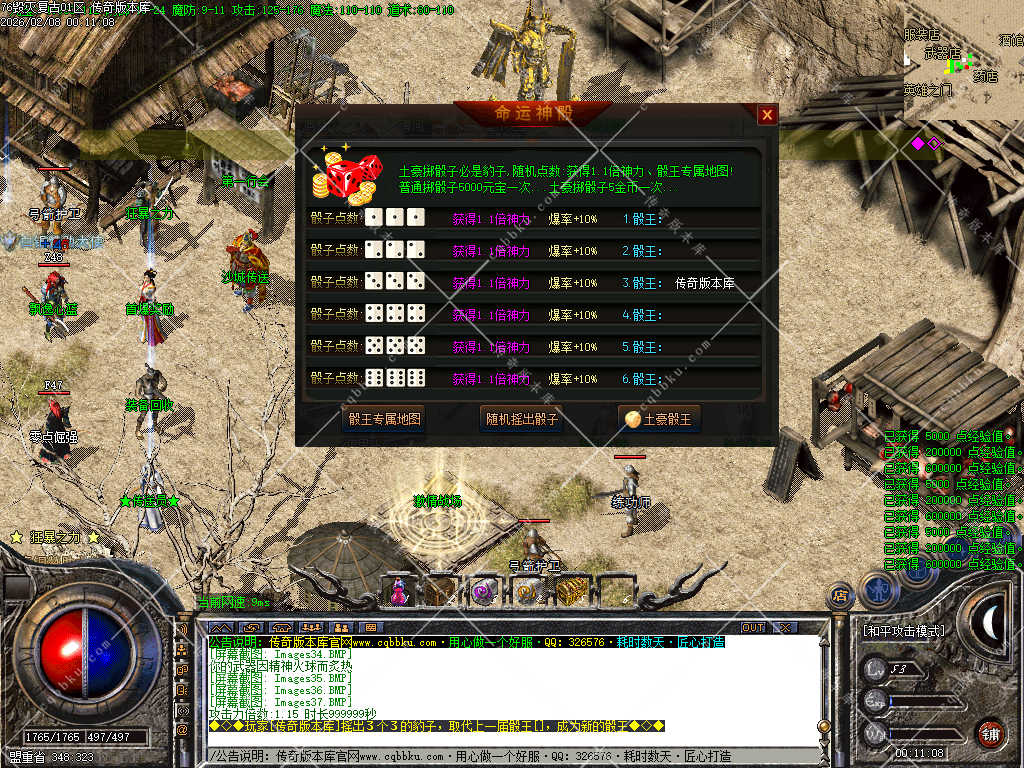The height and width of the screenshot is (768, 1024).
Task: Use the purple scroll hotbar slot
Action: pyautogui.click(x=485, y=591)
